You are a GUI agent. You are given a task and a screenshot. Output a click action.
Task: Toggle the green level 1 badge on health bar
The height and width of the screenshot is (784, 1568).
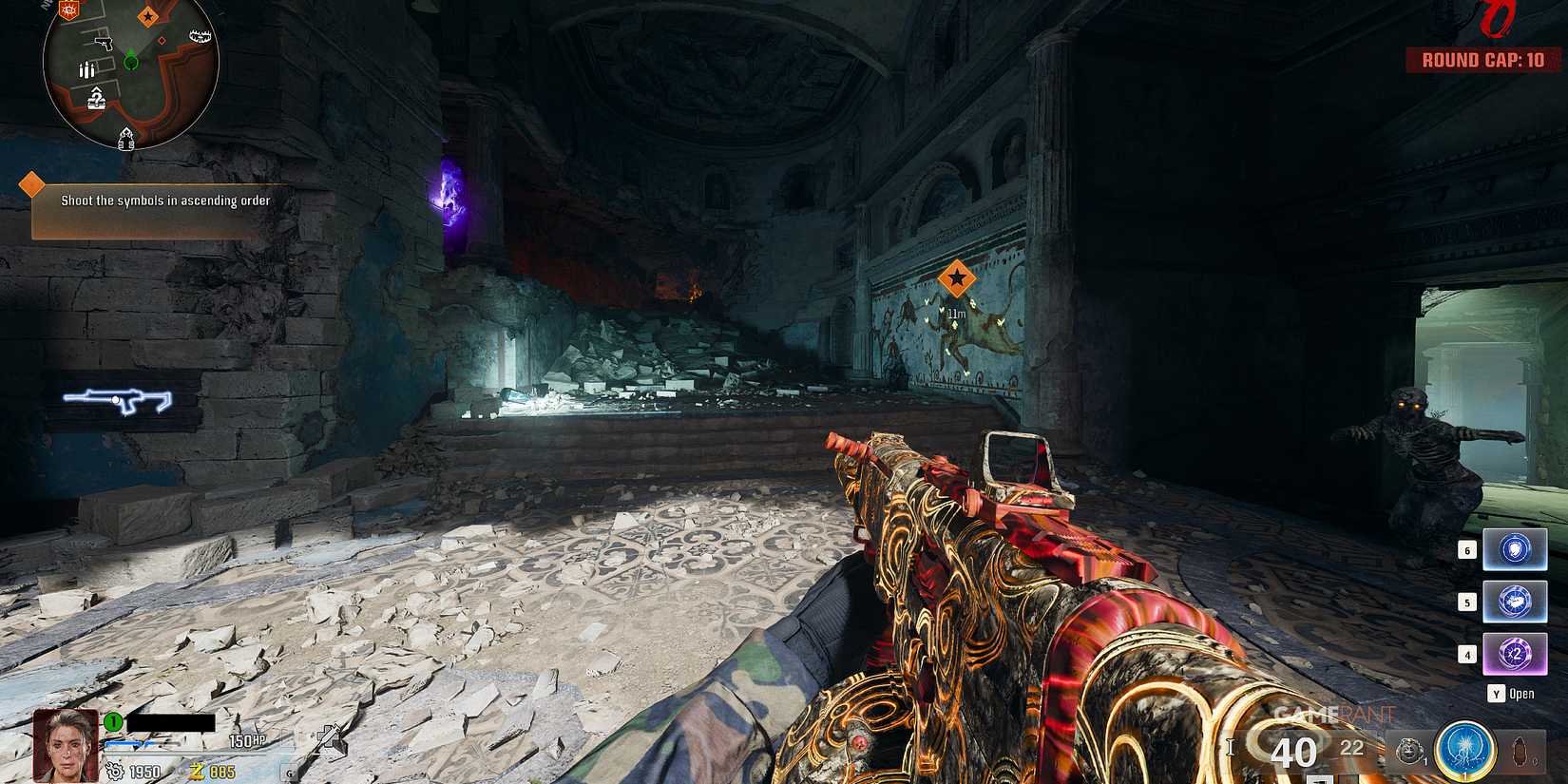[x=111, y=721]
